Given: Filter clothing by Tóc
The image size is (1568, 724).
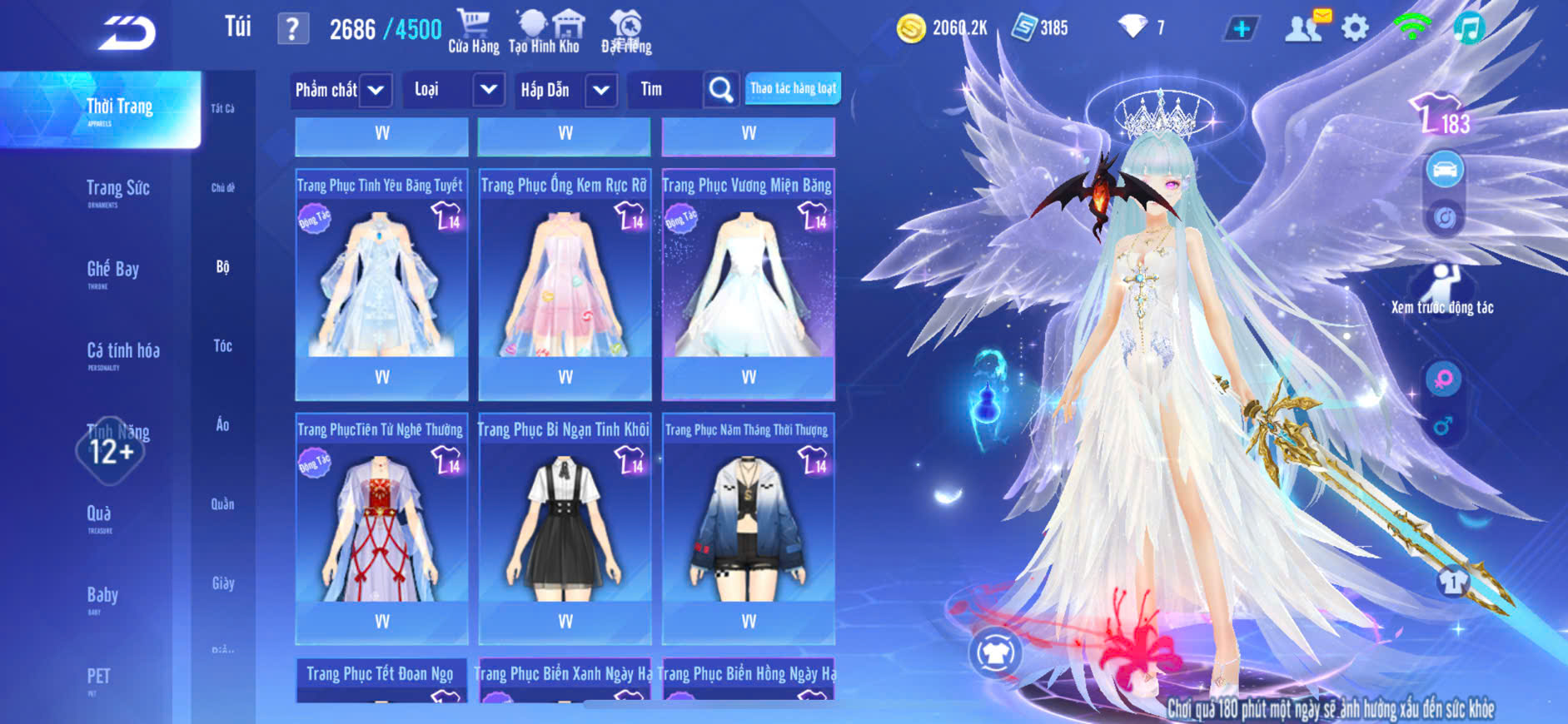Looking at the screenshot, I should (x=222, y=345).
